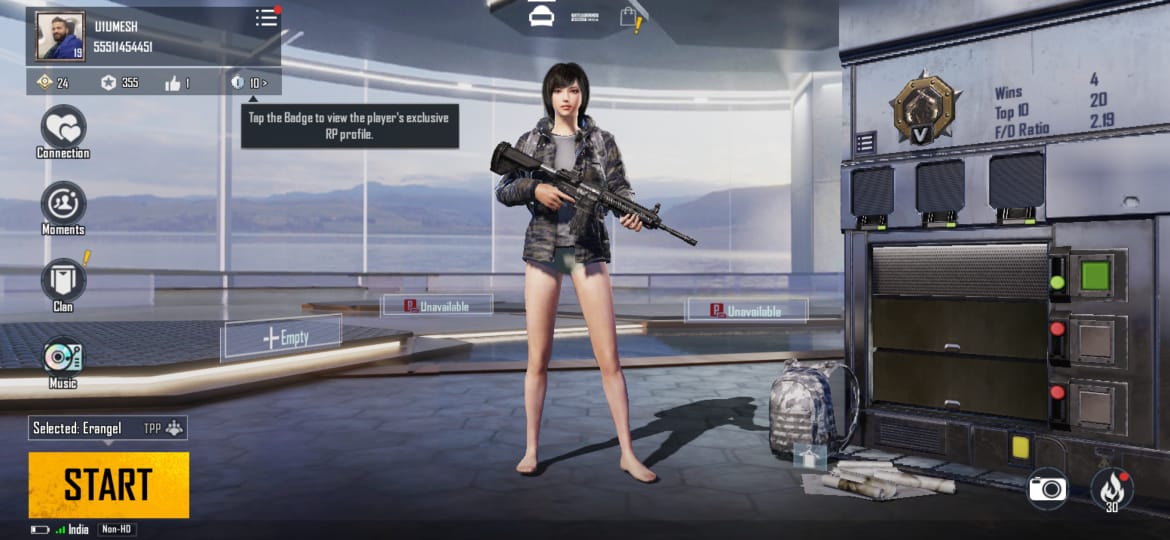Open the likes thumbs-up counter
This screenshot has width=1170, height=540.
tap(177, 83)
